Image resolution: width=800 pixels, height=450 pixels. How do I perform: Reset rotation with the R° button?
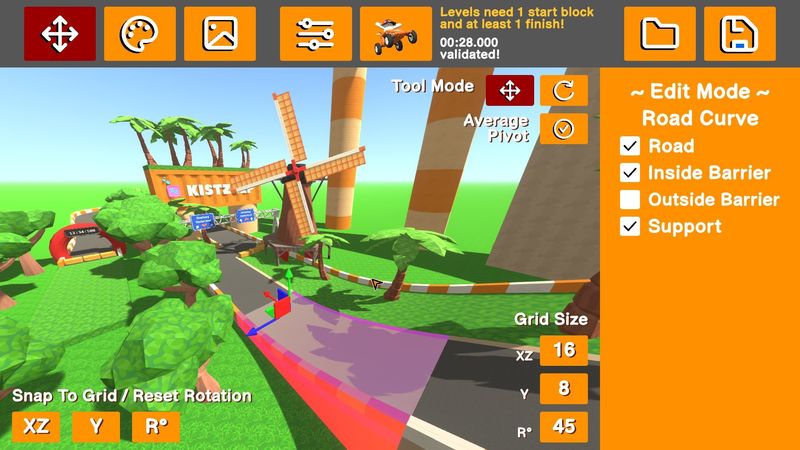click(x=156, y=426)
